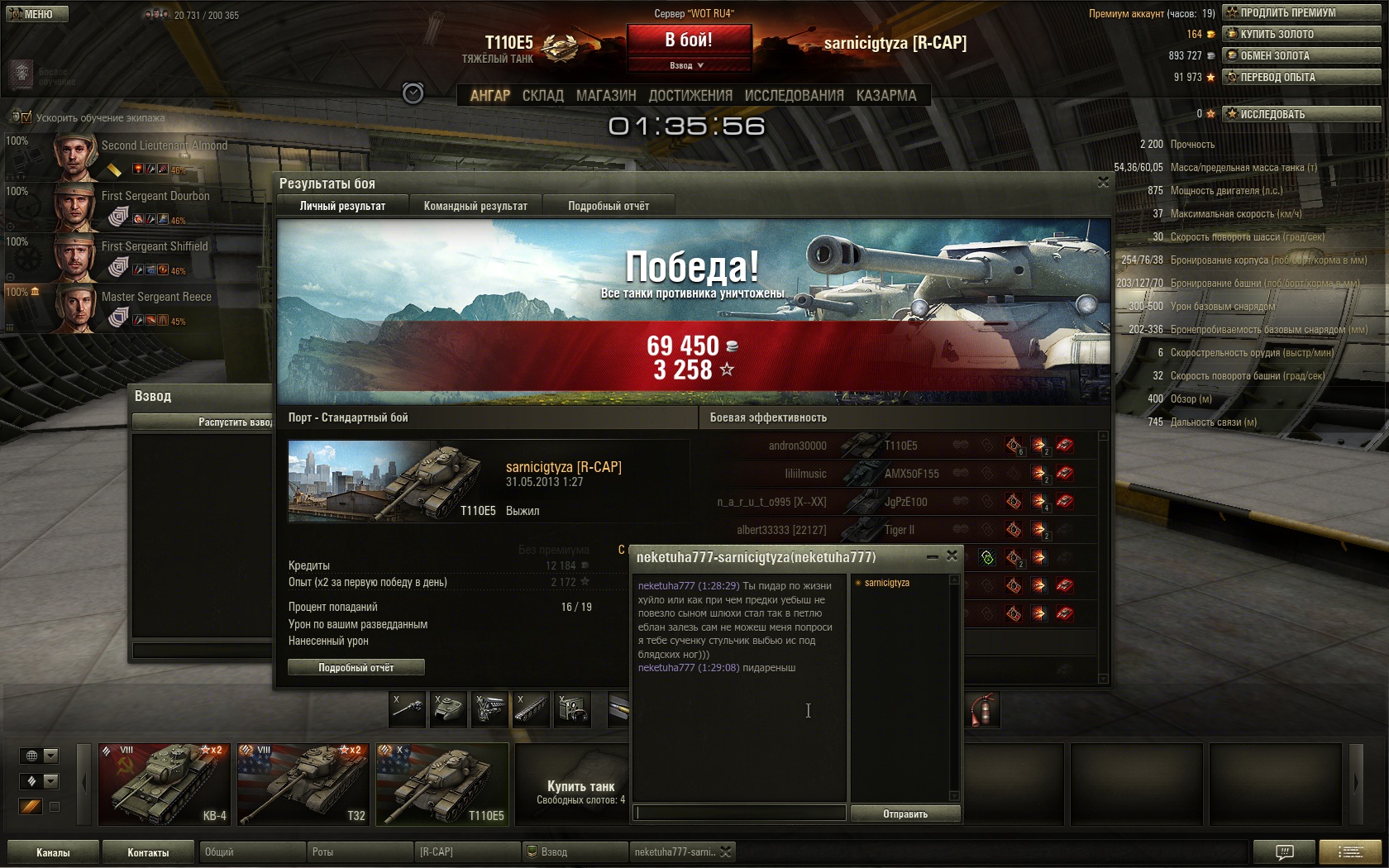Close the neketuha777 chat window
This screenshot has height=868, width=1389.
coord(952,556)
